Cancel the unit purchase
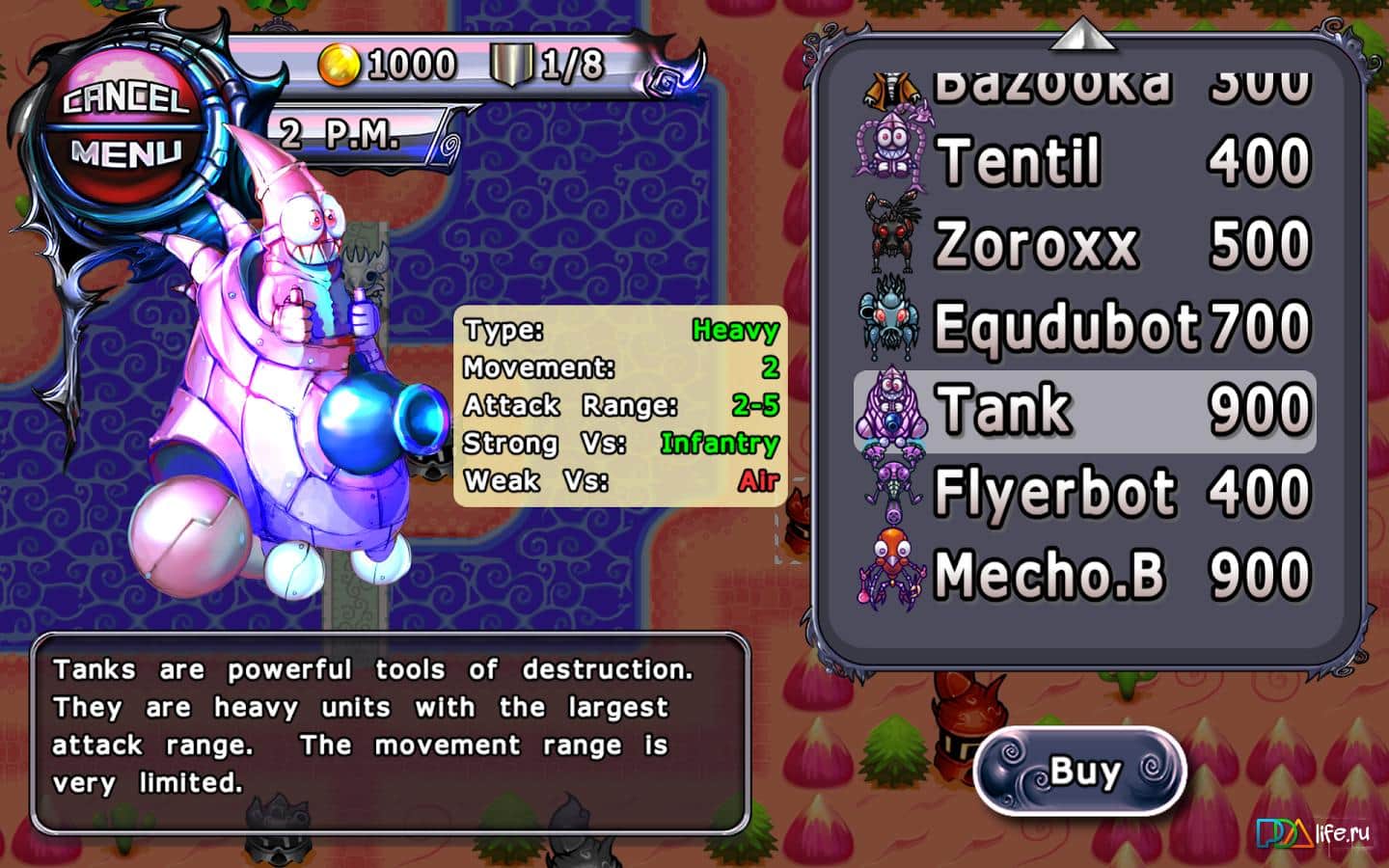Image resolution: width=1389 pixels, height=868 pixels. tap(124, 99)
